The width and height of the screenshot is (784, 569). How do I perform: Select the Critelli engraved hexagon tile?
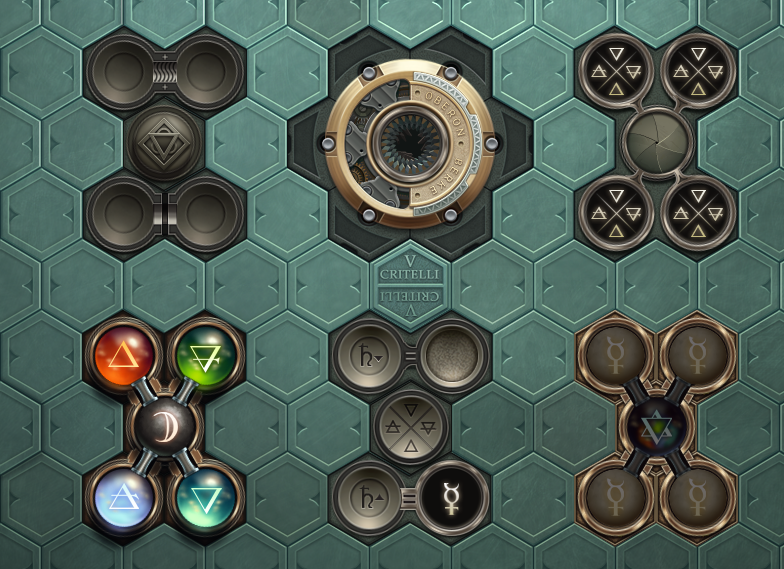click(x=410, y=284)
